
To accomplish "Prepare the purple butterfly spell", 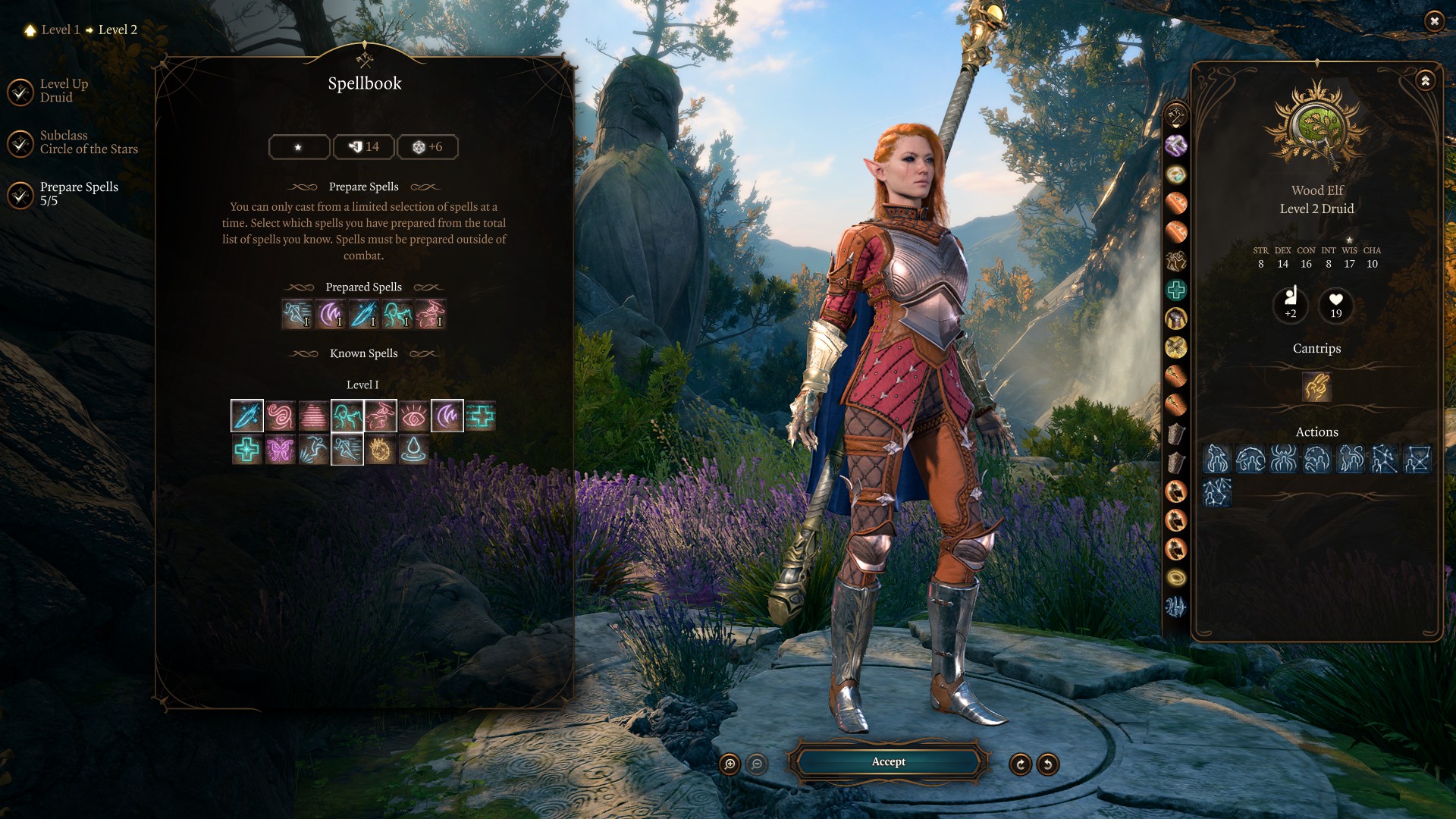I will [x=281, y=450].
